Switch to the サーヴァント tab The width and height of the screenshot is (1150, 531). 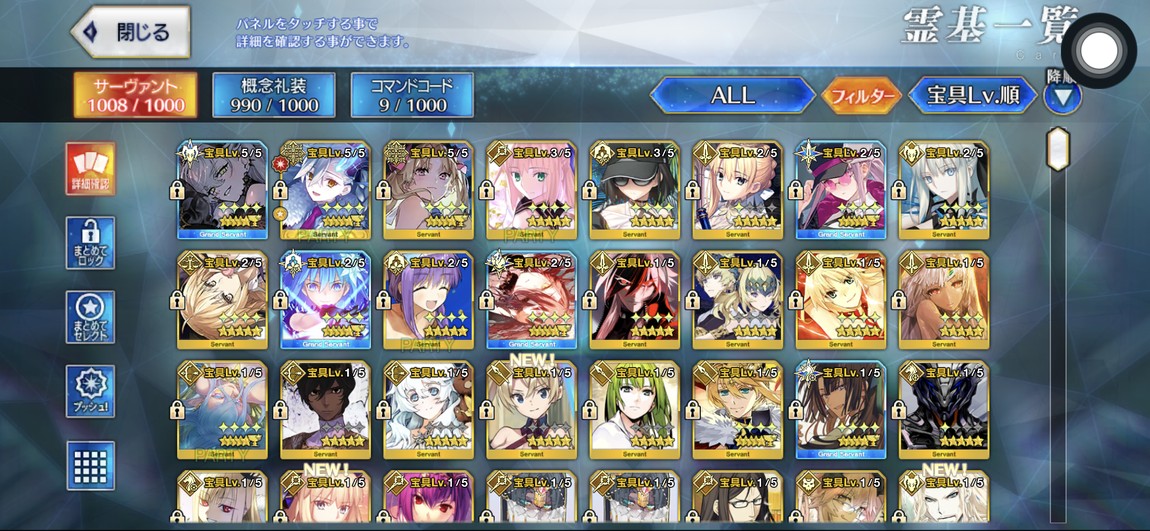pyautogui.click(x=135, y=95)
